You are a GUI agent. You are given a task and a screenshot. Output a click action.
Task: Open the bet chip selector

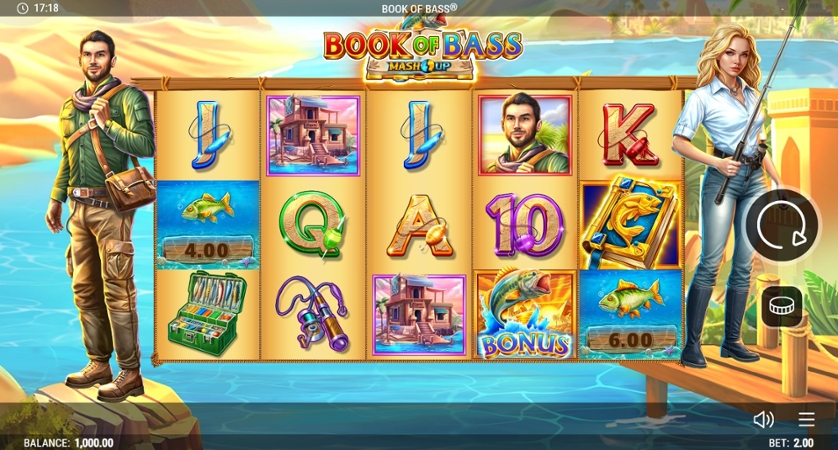(x=782, y=306)
